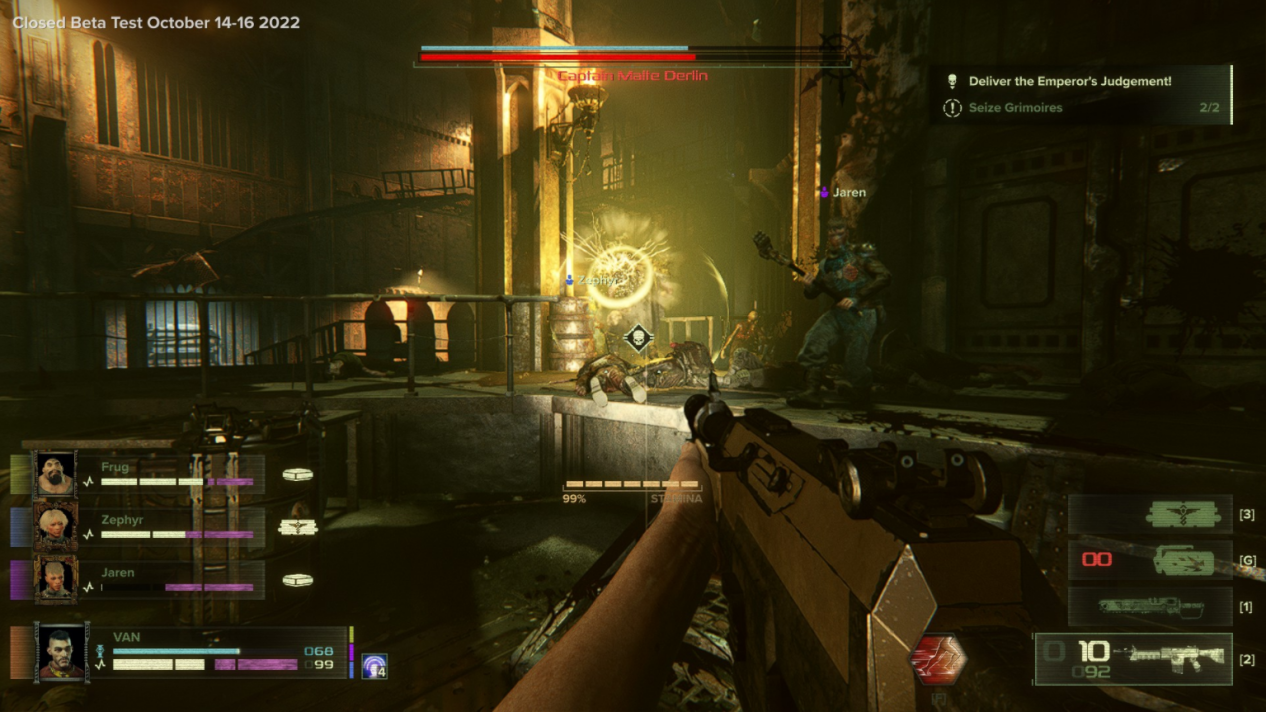Click the purple buff icon beside VAN
Image resolution: width=1266 pixels, height=712 pixels.
pyautogui.click(x=375, y=666)
